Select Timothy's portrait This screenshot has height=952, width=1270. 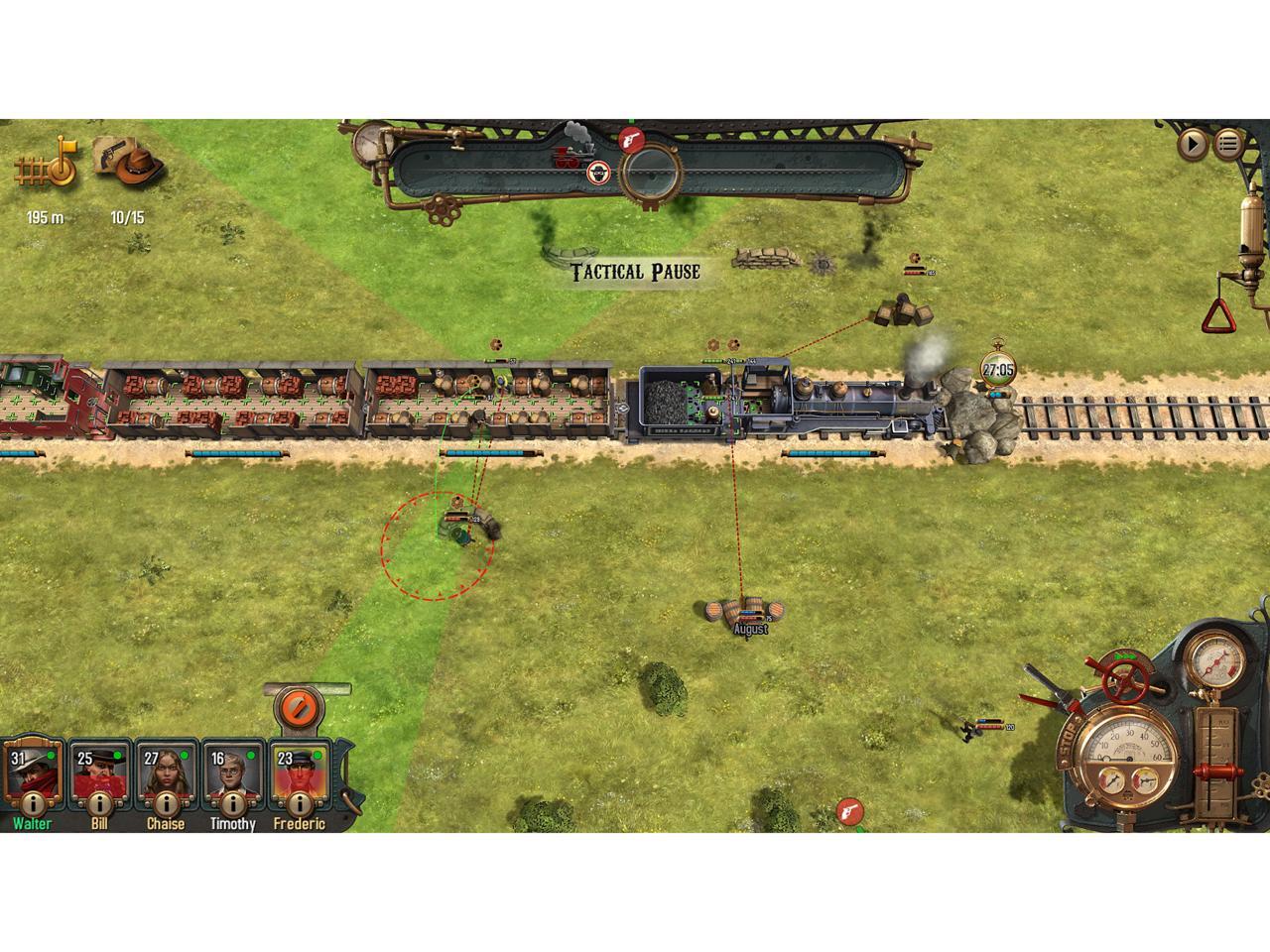[x=233, y=771]
